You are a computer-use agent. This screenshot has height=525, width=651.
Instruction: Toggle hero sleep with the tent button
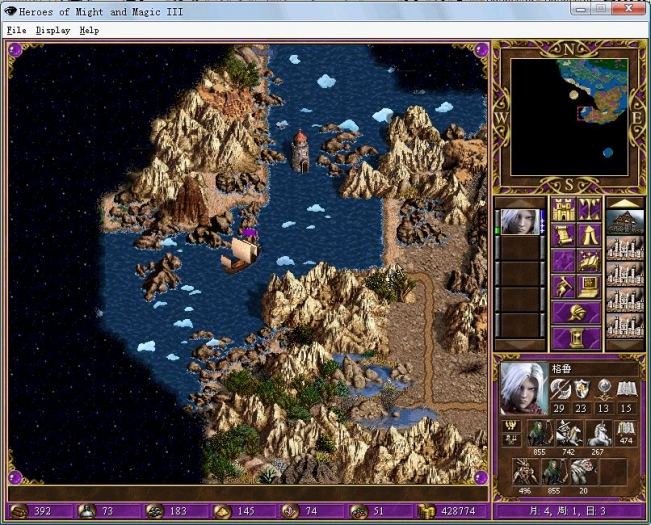click(x=589, y=236)
